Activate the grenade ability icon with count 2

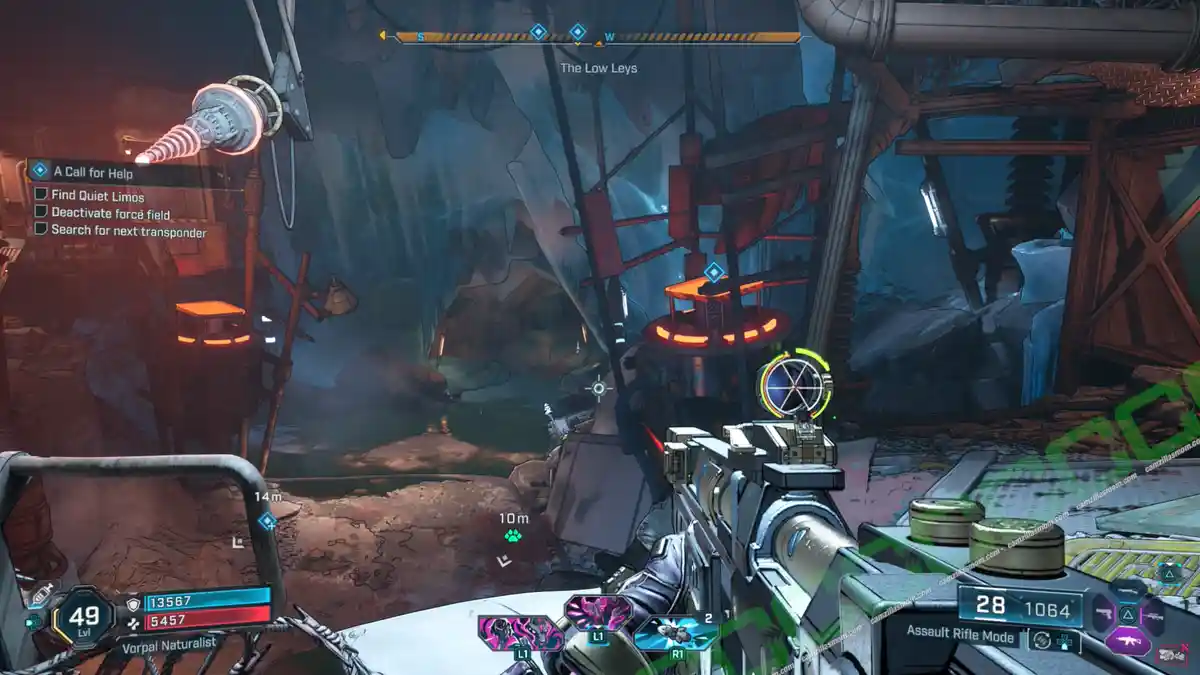click(675, 634)
